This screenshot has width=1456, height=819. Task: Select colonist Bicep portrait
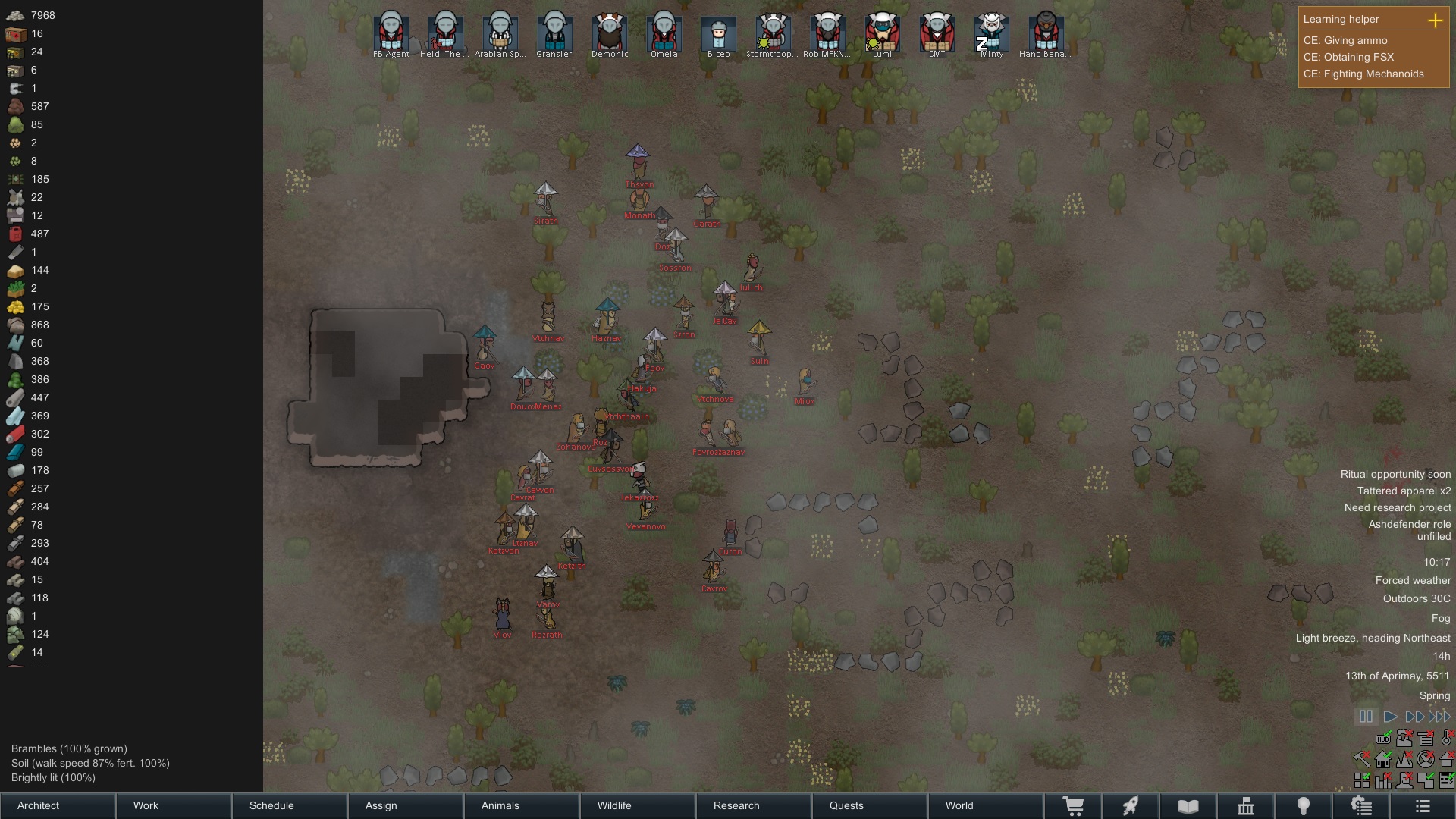click(x=718, y=32)
